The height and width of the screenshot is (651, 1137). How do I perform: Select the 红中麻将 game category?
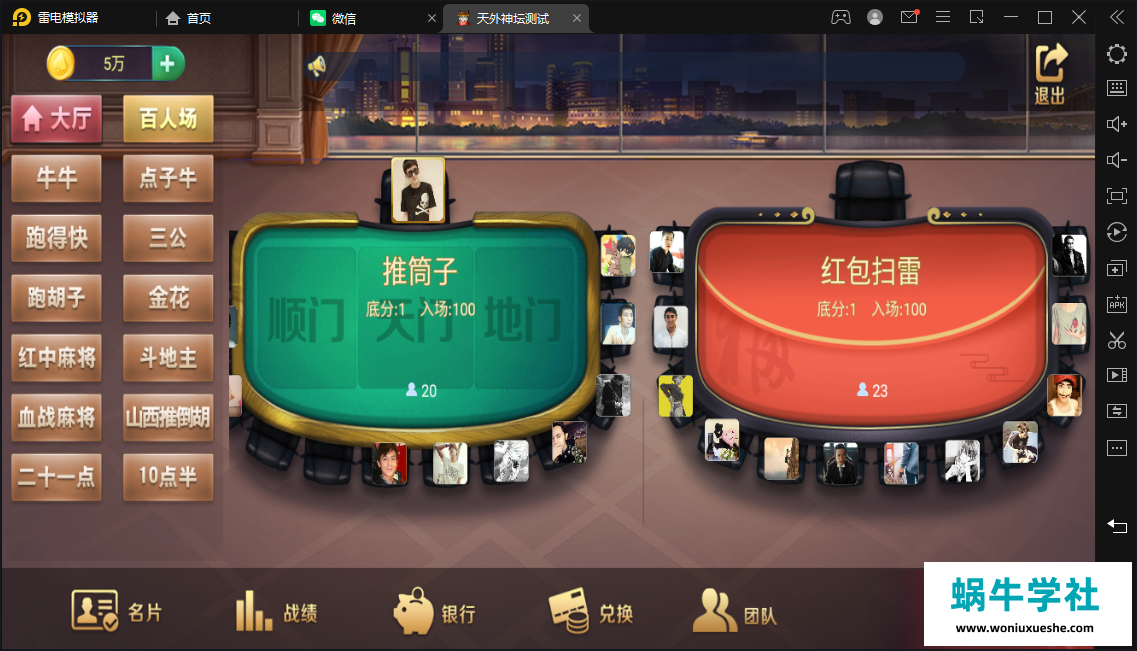coord(57,357)
